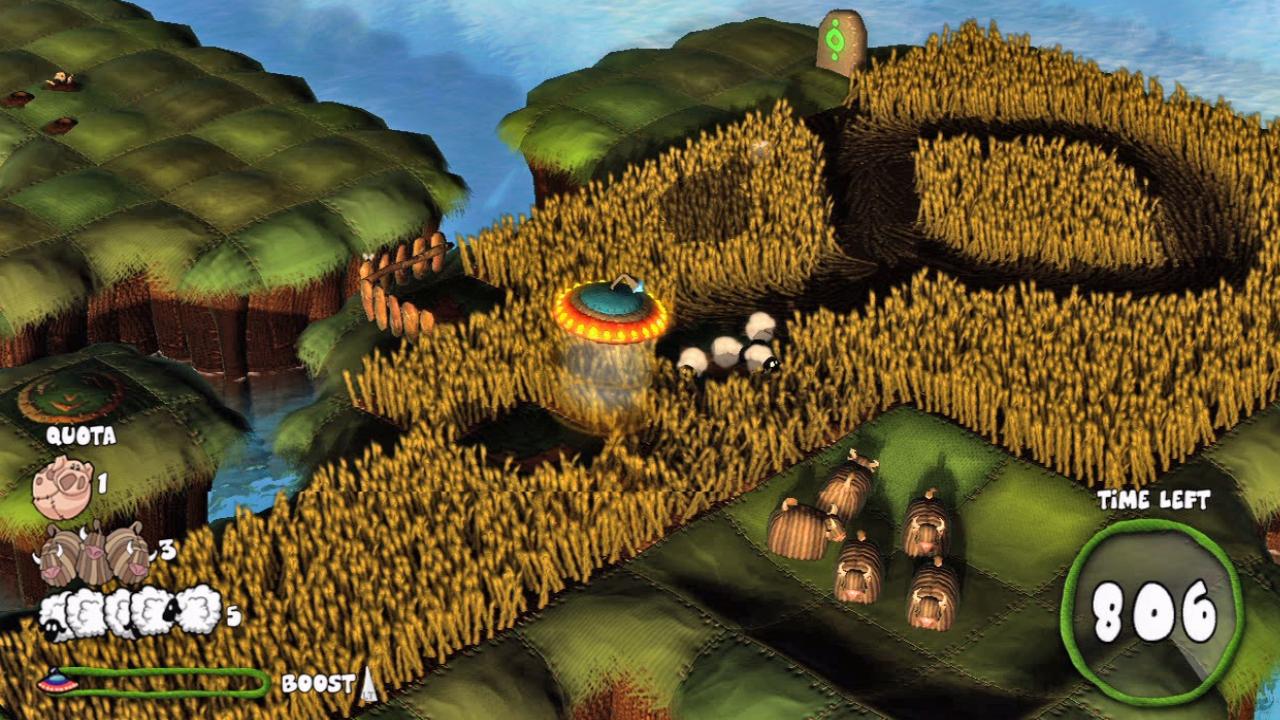Toggle the leftmost white sheep in the wheat
Screen dimensions: 1280x720
[693, 358]
